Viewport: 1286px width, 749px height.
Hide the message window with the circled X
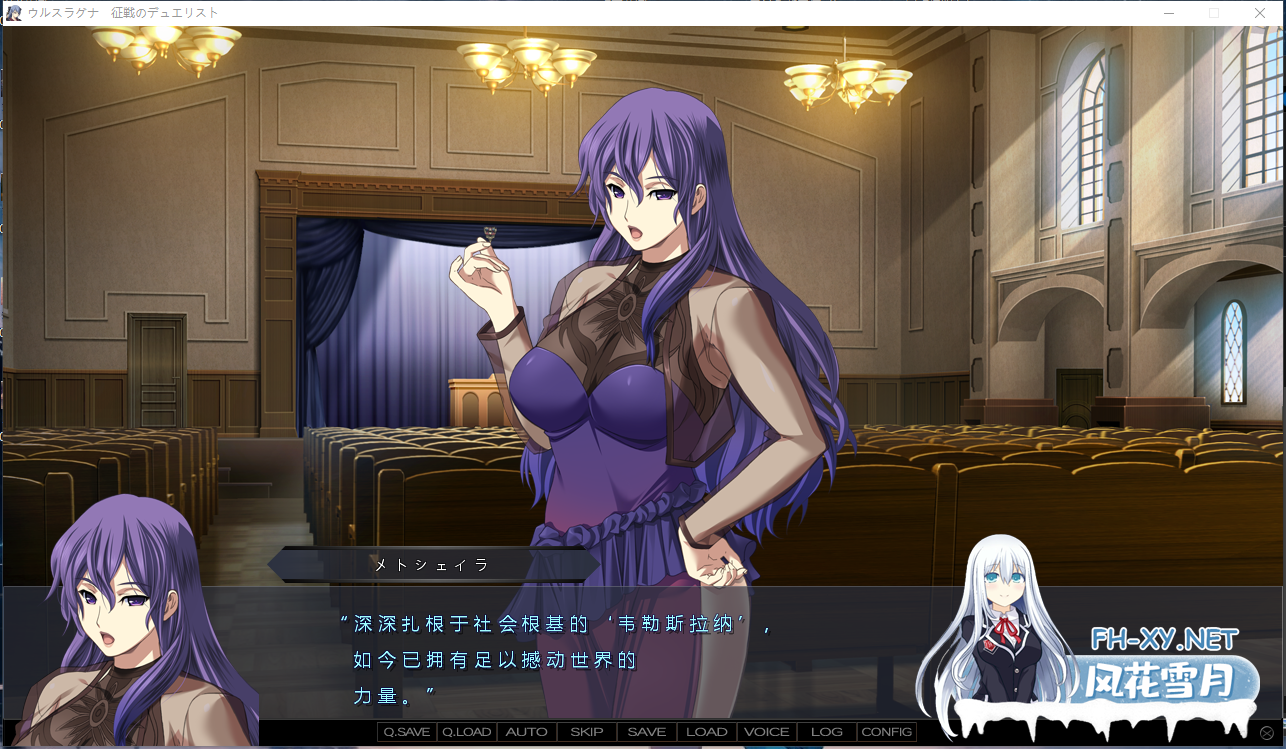click(x=1267, y=734)
